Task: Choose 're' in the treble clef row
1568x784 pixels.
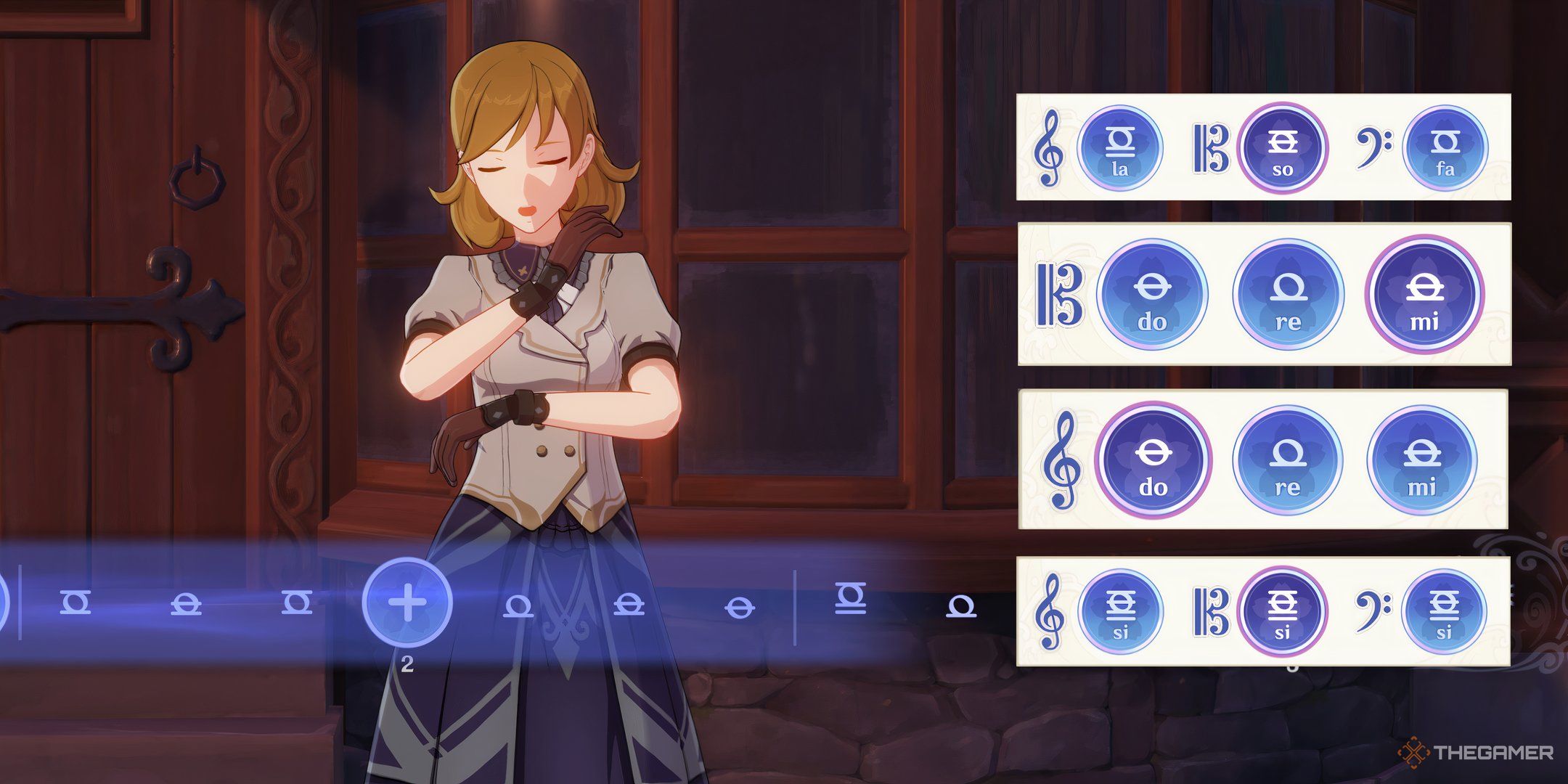Action: coord(1288,460)
